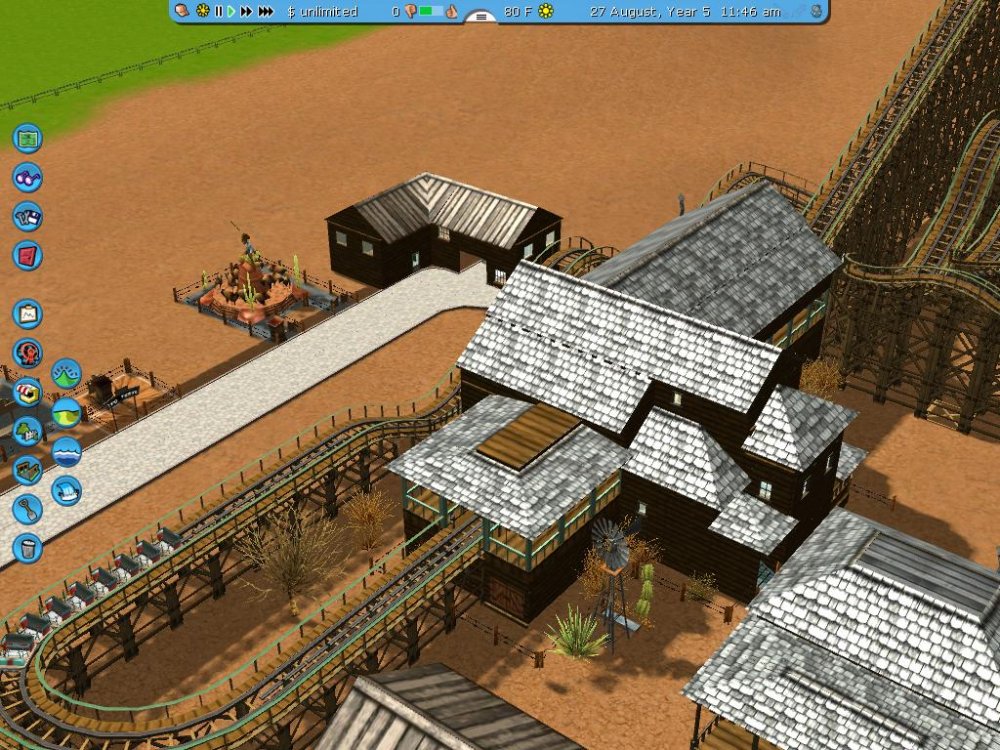
Task: Open the park management clipboard graph icon
Action: pyautogui.click(x=27, y=314)
